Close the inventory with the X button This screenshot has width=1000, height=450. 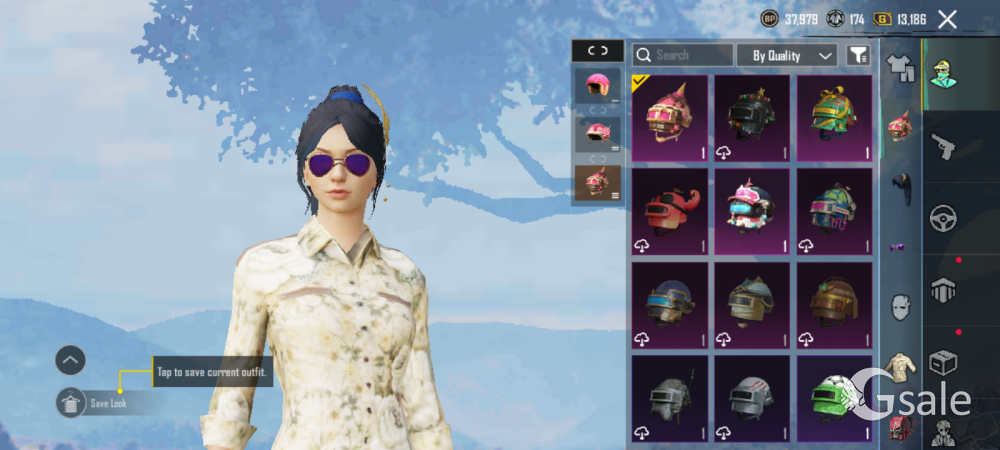coord(947,19)
